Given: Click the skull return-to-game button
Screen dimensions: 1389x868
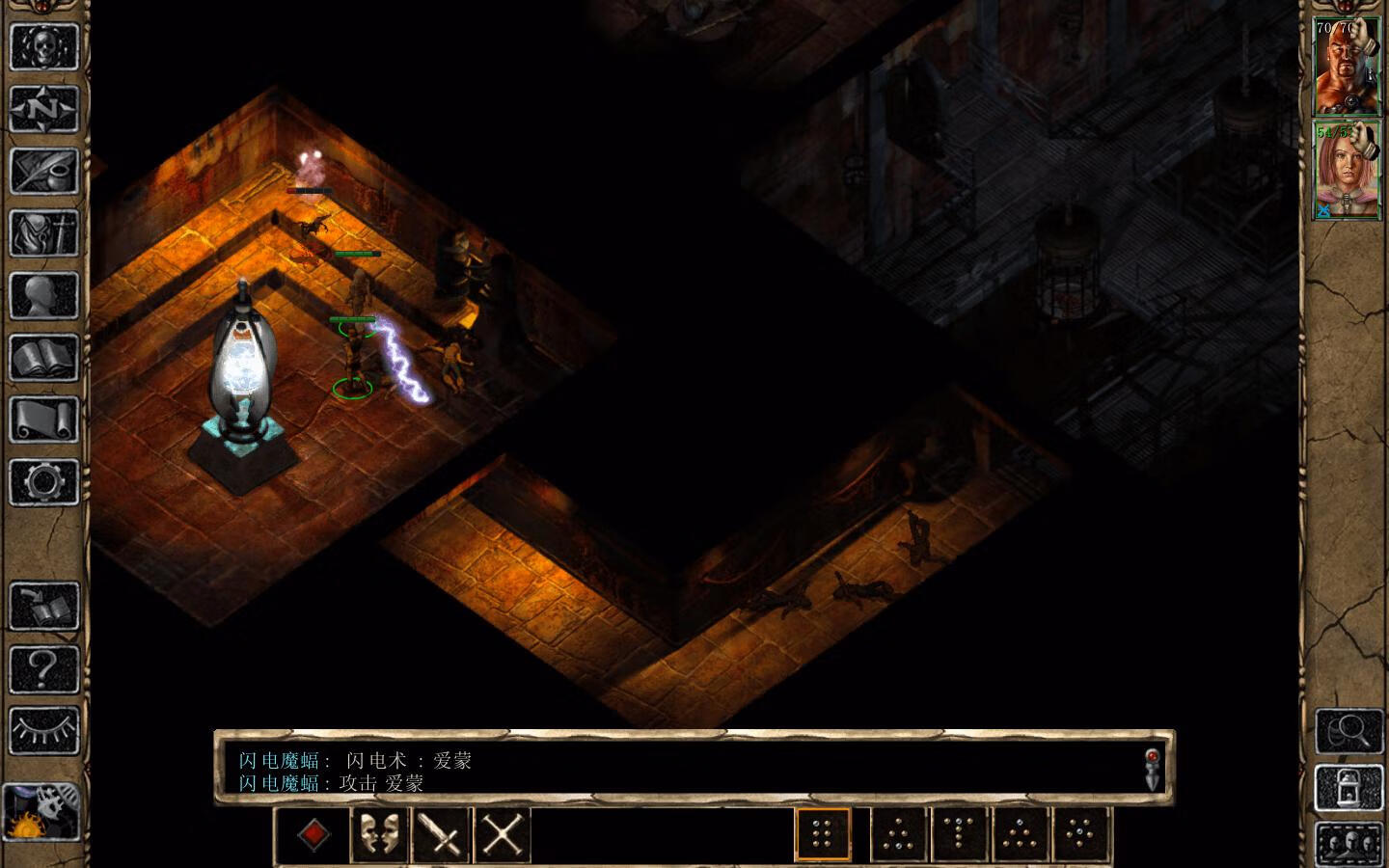Looking at the screenshot, I should pyautogui.click(x=43, y=45).
